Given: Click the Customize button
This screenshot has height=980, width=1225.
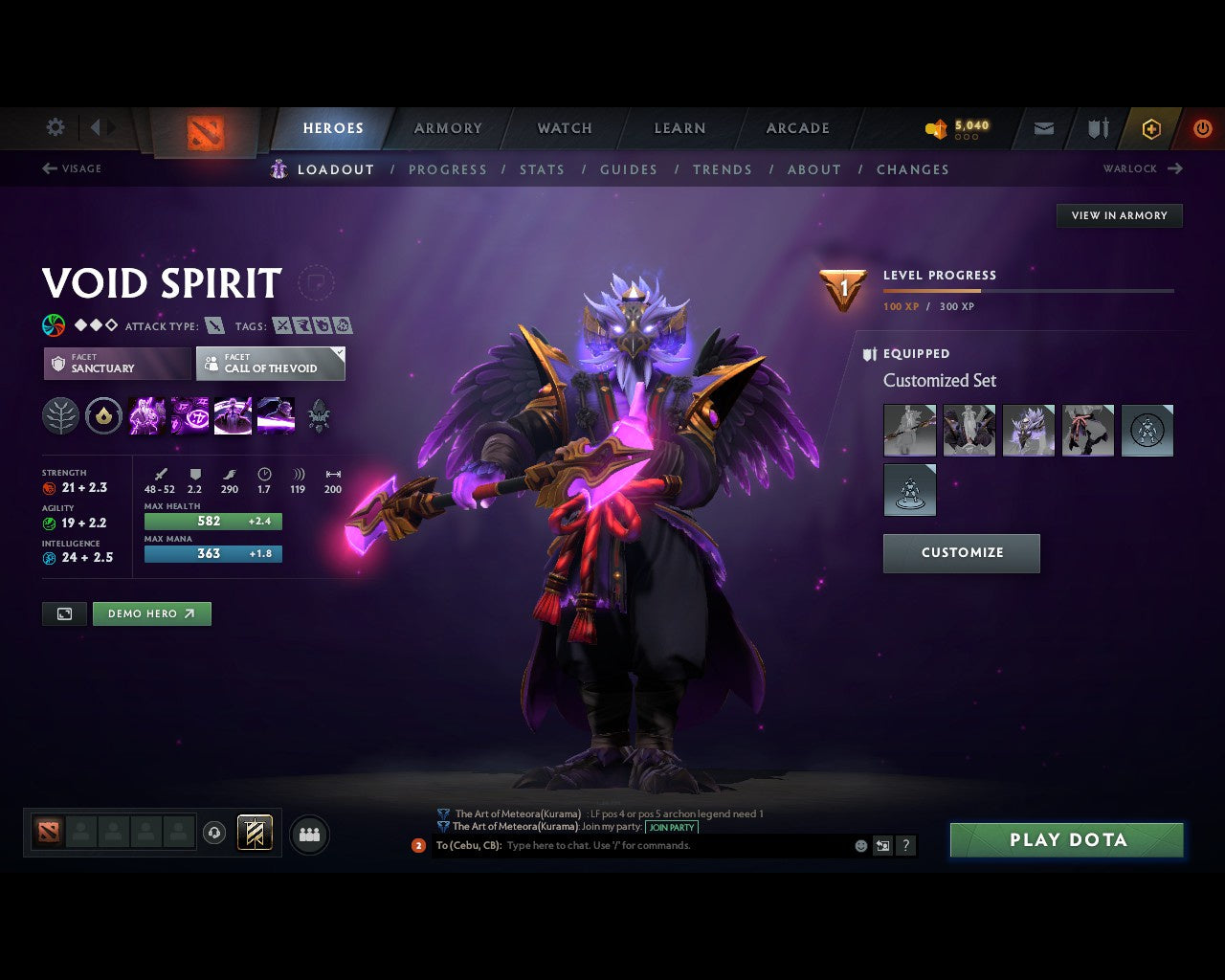Looking at the screenshot, I should pyautogui.click(x=961, y=553).
